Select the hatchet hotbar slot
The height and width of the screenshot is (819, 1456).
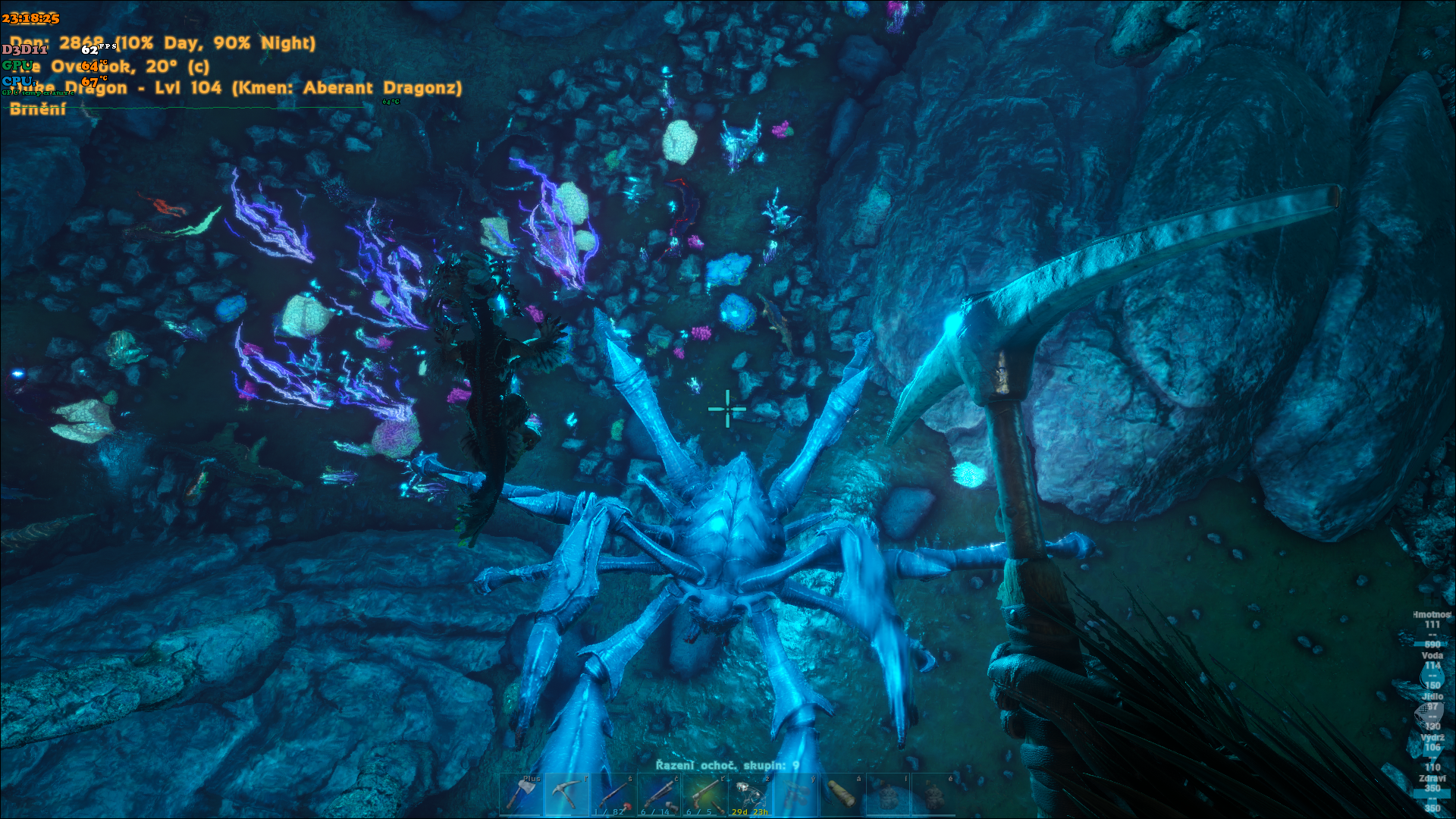click(x=521, y=794)
